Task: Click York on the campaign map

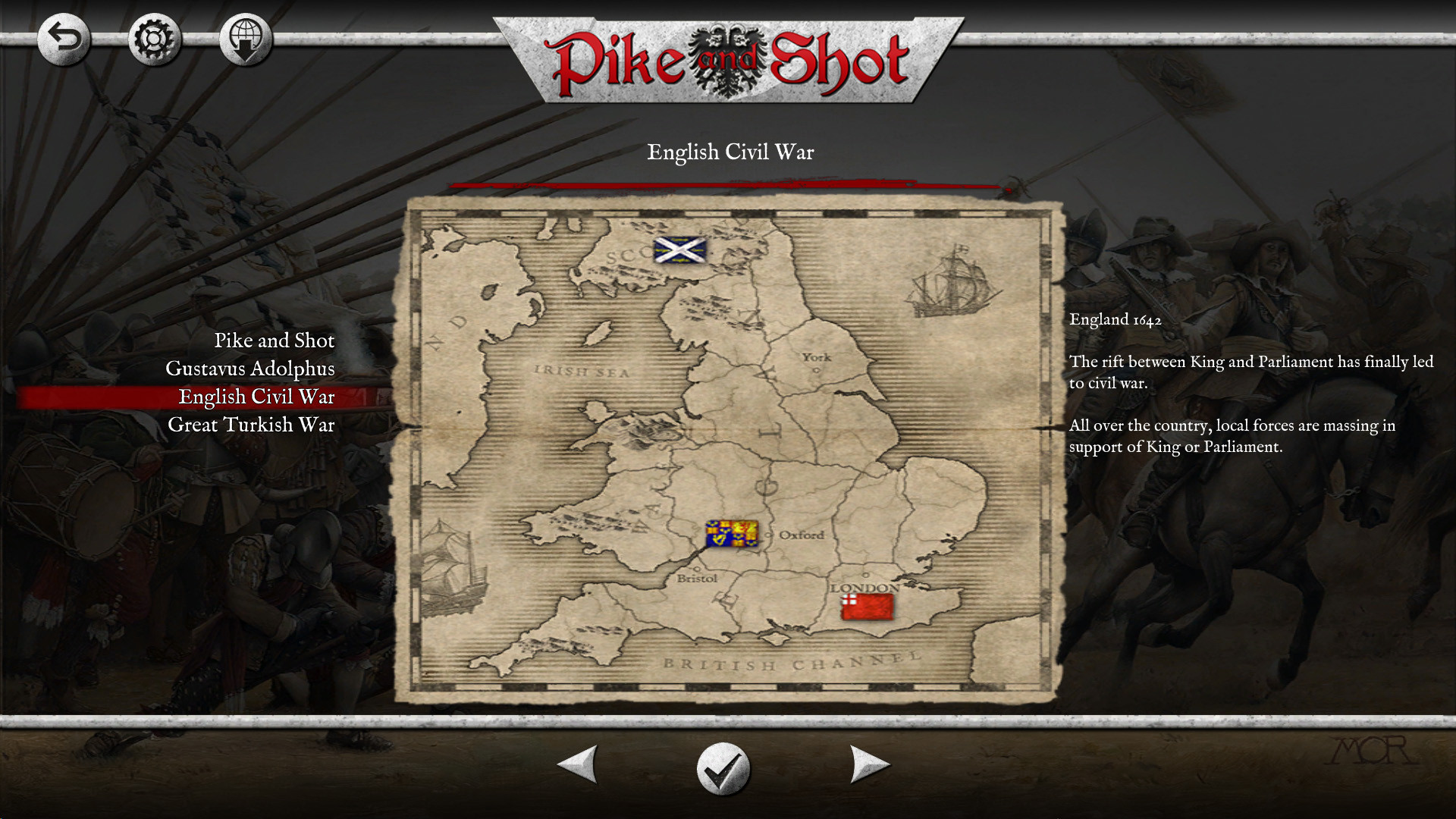Action: coord(816,356)
